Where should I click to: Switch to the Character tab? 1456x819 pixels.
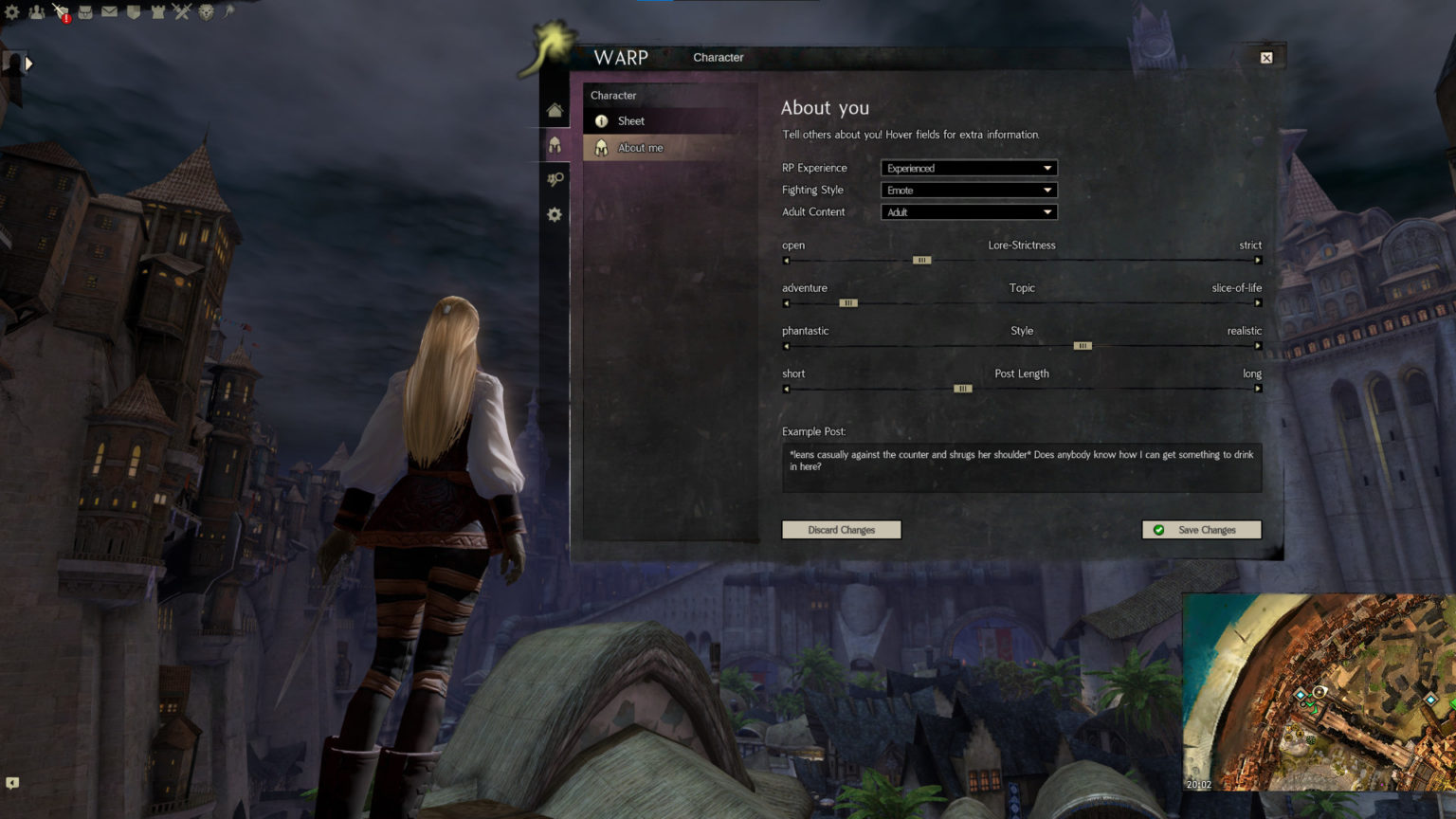click(718, 57)
